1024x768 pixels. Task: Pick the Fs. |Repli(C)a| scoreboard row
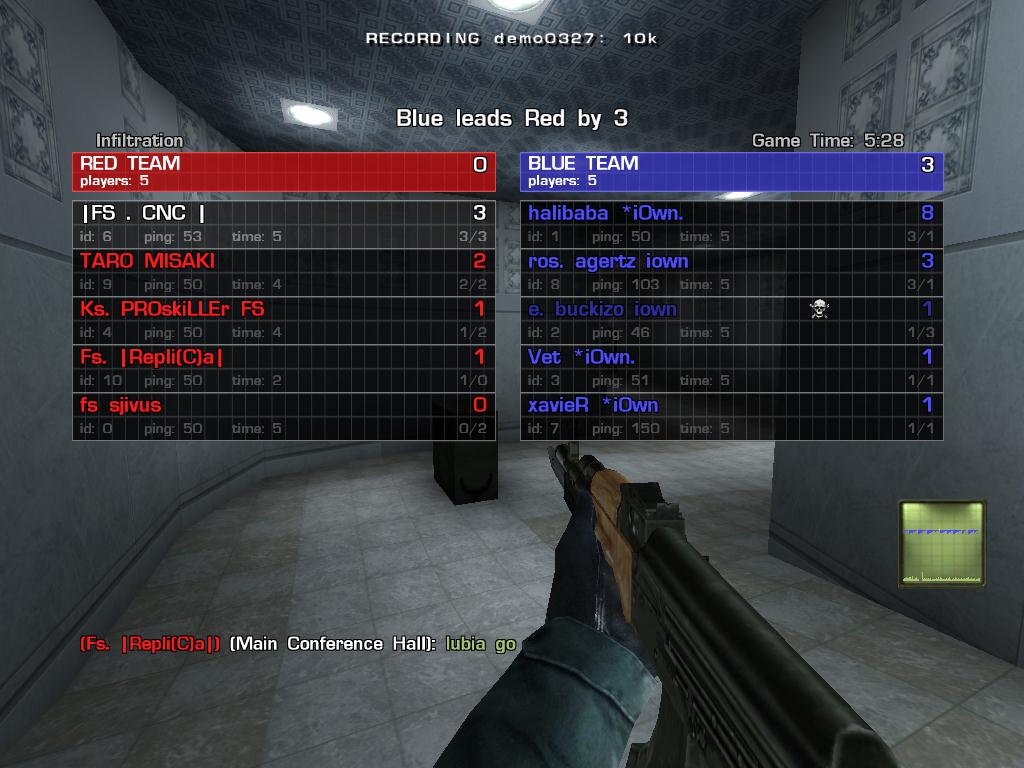(x=283, y=368)
